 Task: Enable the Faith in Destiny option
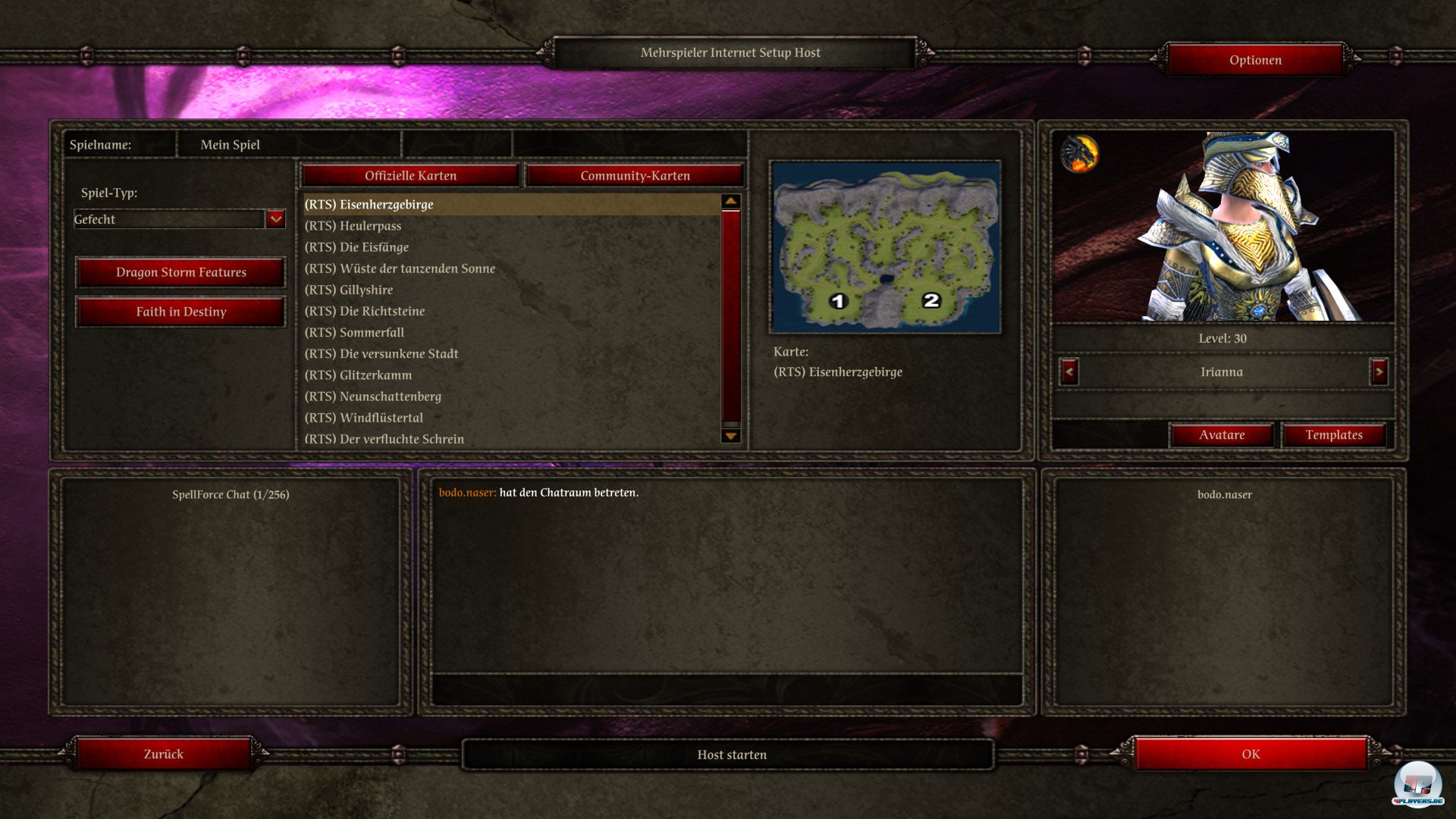point(180,312)
